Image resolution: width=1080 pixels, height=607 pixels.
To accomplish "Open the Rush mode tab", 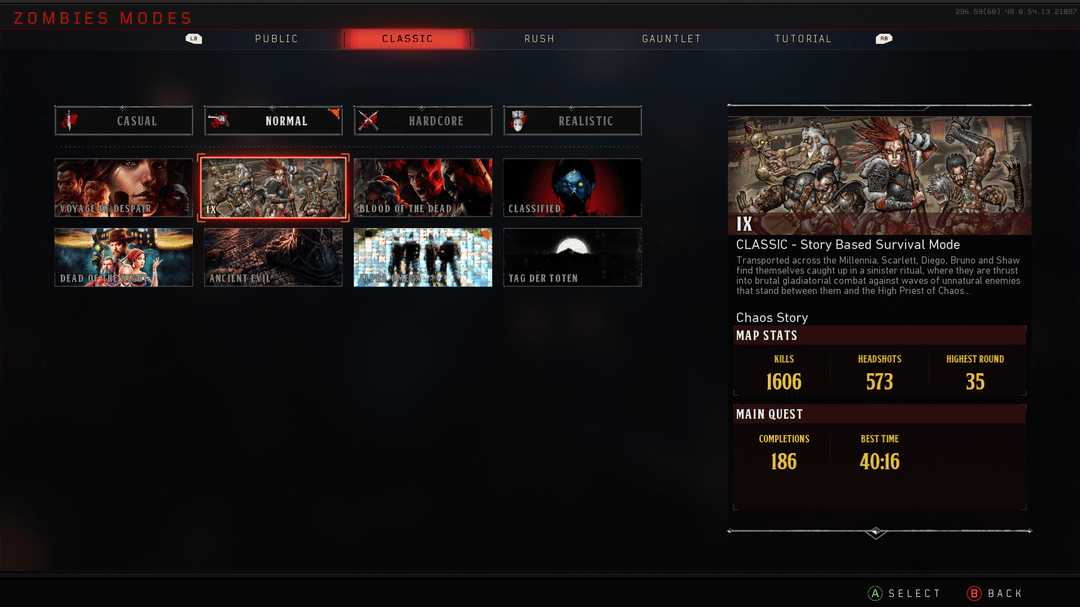I will click(x=539, y=39).
